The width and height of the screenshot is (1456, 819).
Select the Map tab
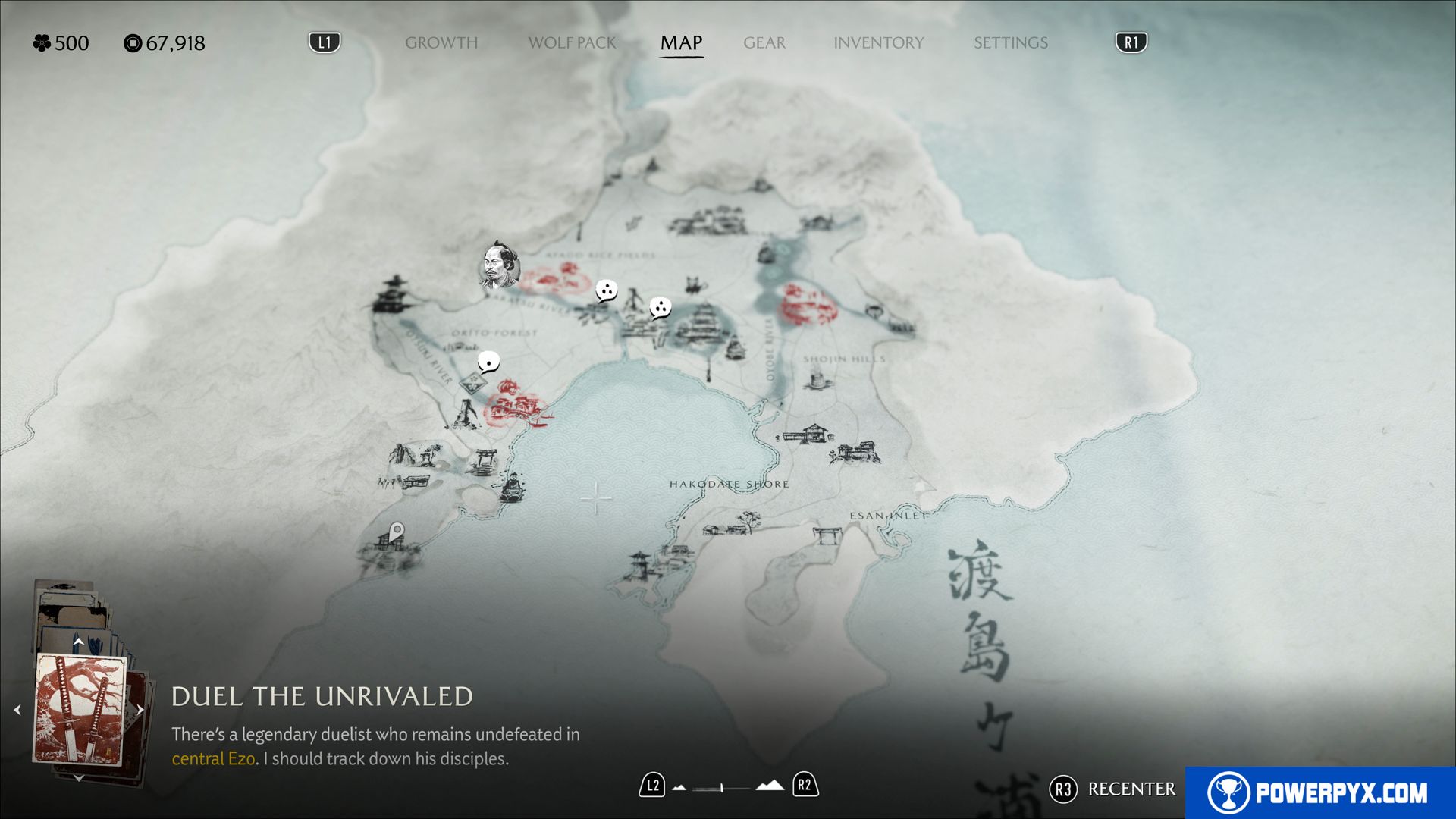click(x=681, y=43)
